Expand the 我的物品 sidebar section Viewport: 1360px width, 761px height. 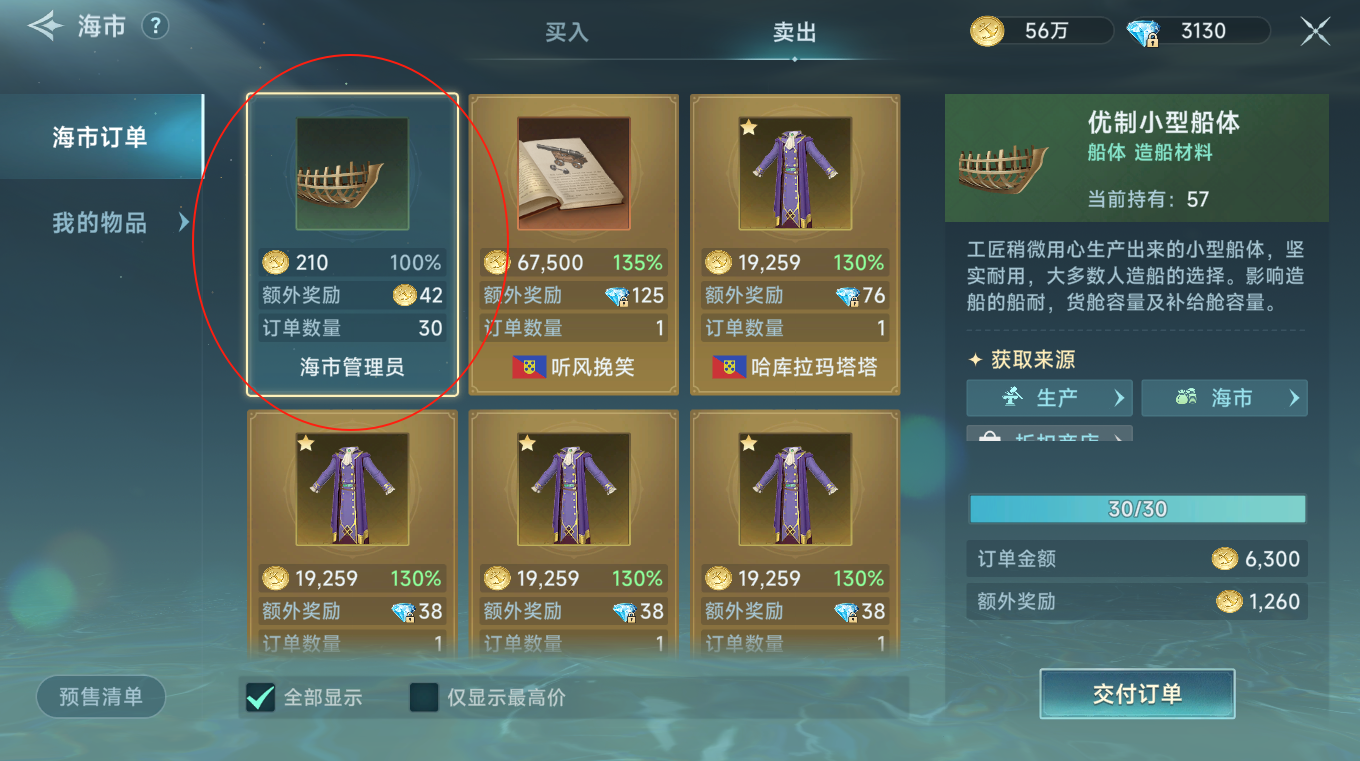[100, 223]
